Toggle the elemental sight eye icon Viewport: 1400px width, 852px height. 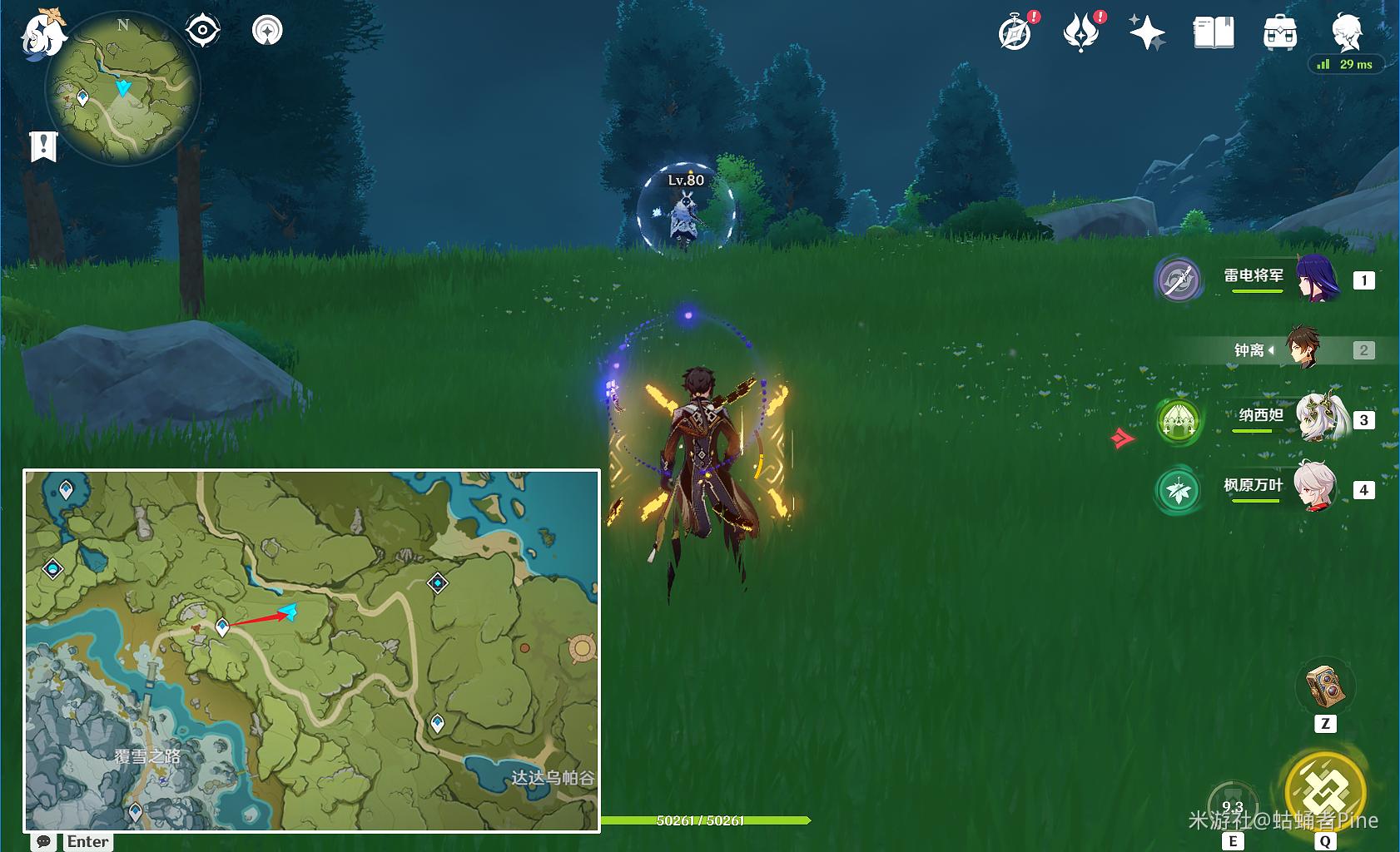[202, 31]
